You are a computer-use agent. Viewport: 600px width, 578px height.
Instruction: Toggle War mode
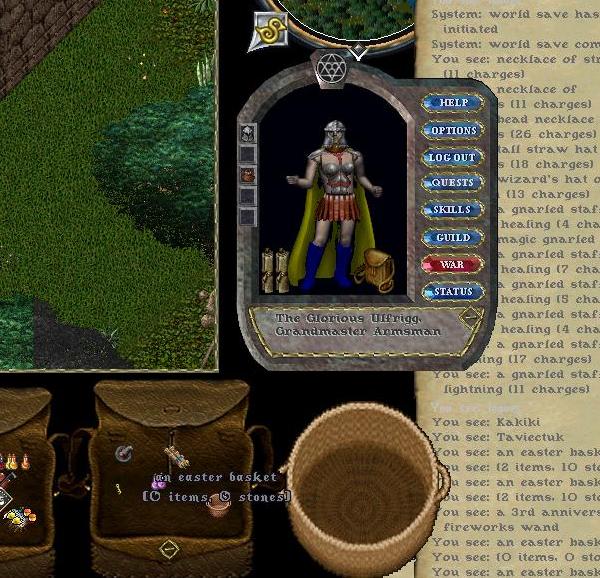452,265
